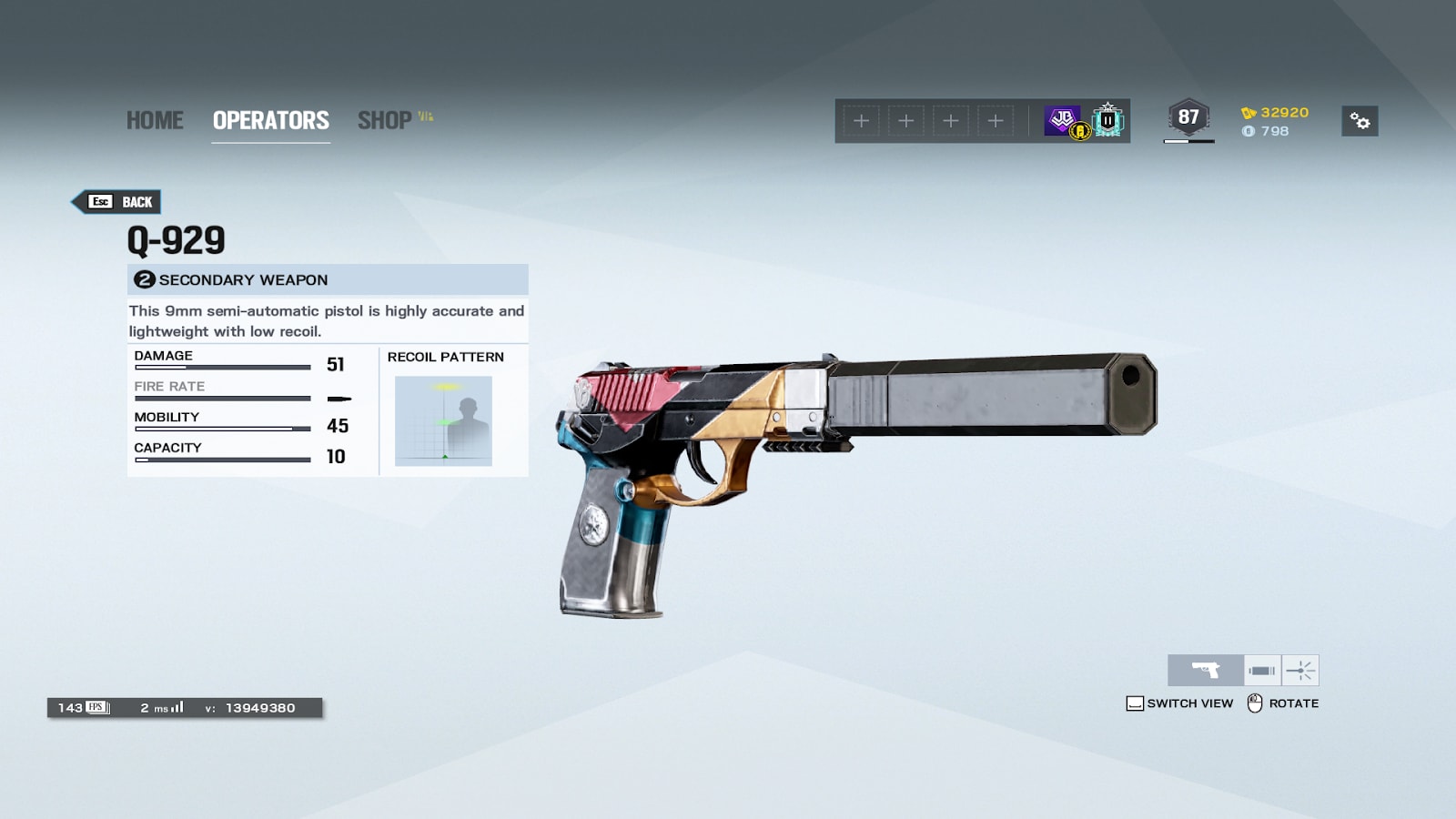1456x819 pixels.
Task: Select the OPERATORS tab
Action: (271, 120)
